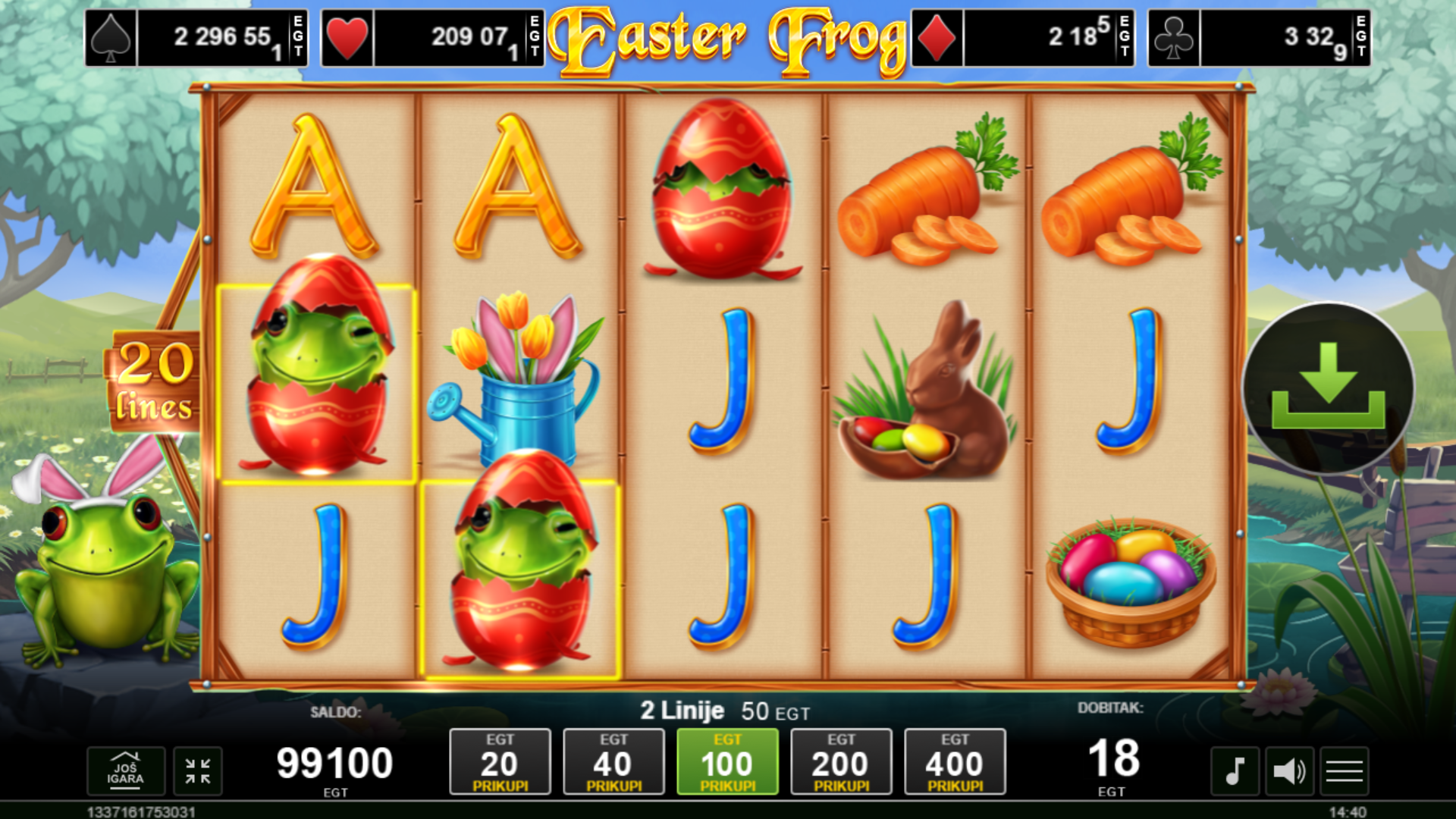Collect winnings with the green arrow button

point(1328,388)
